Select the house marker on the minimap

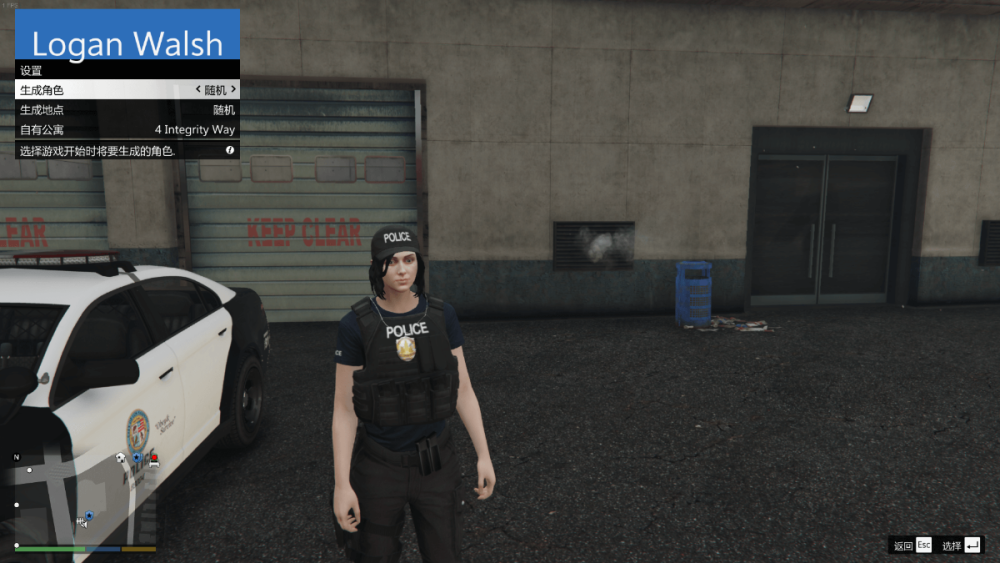coord(120,458)
